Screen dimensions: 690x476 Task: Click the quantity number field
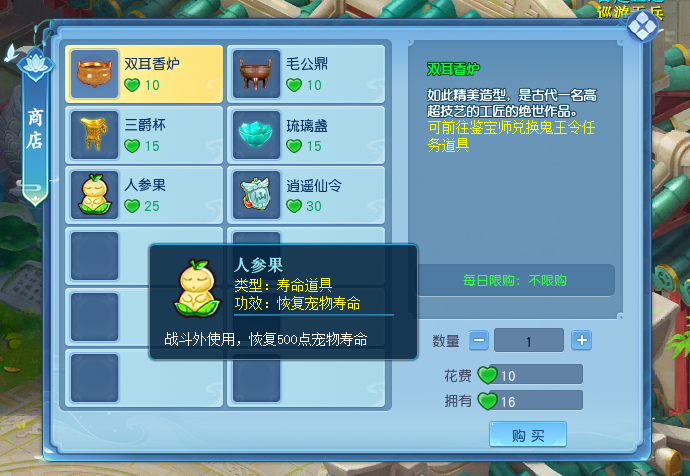(x=529, y=340)
